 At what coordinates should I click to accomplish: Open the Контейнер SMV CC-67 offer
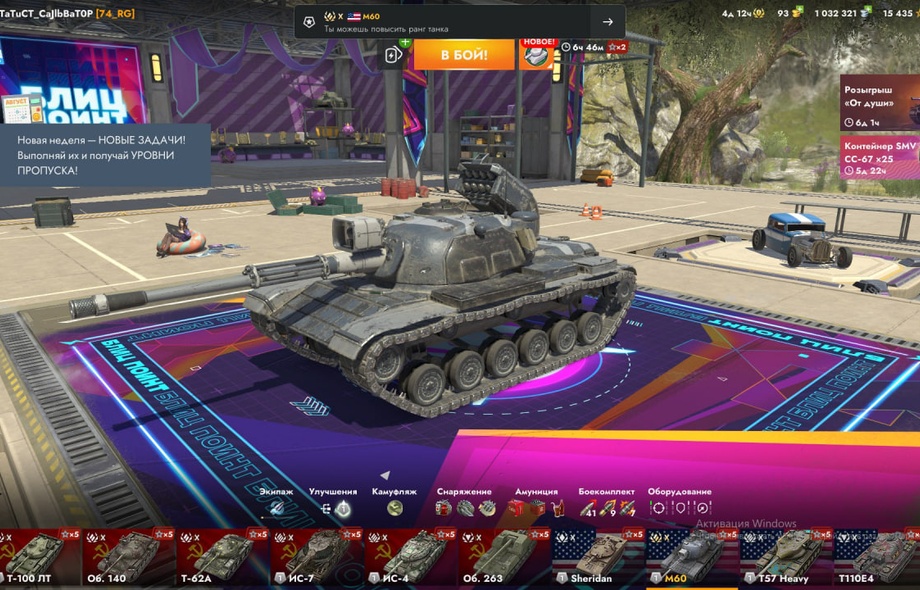tap(879, 158)
